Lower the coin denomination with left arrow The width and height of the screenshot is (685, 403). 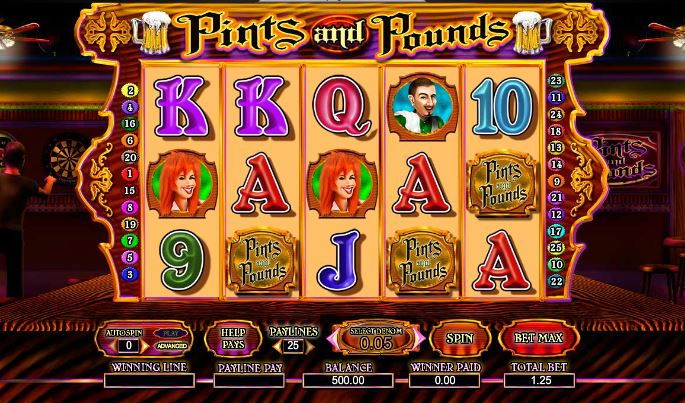point(333,339)
